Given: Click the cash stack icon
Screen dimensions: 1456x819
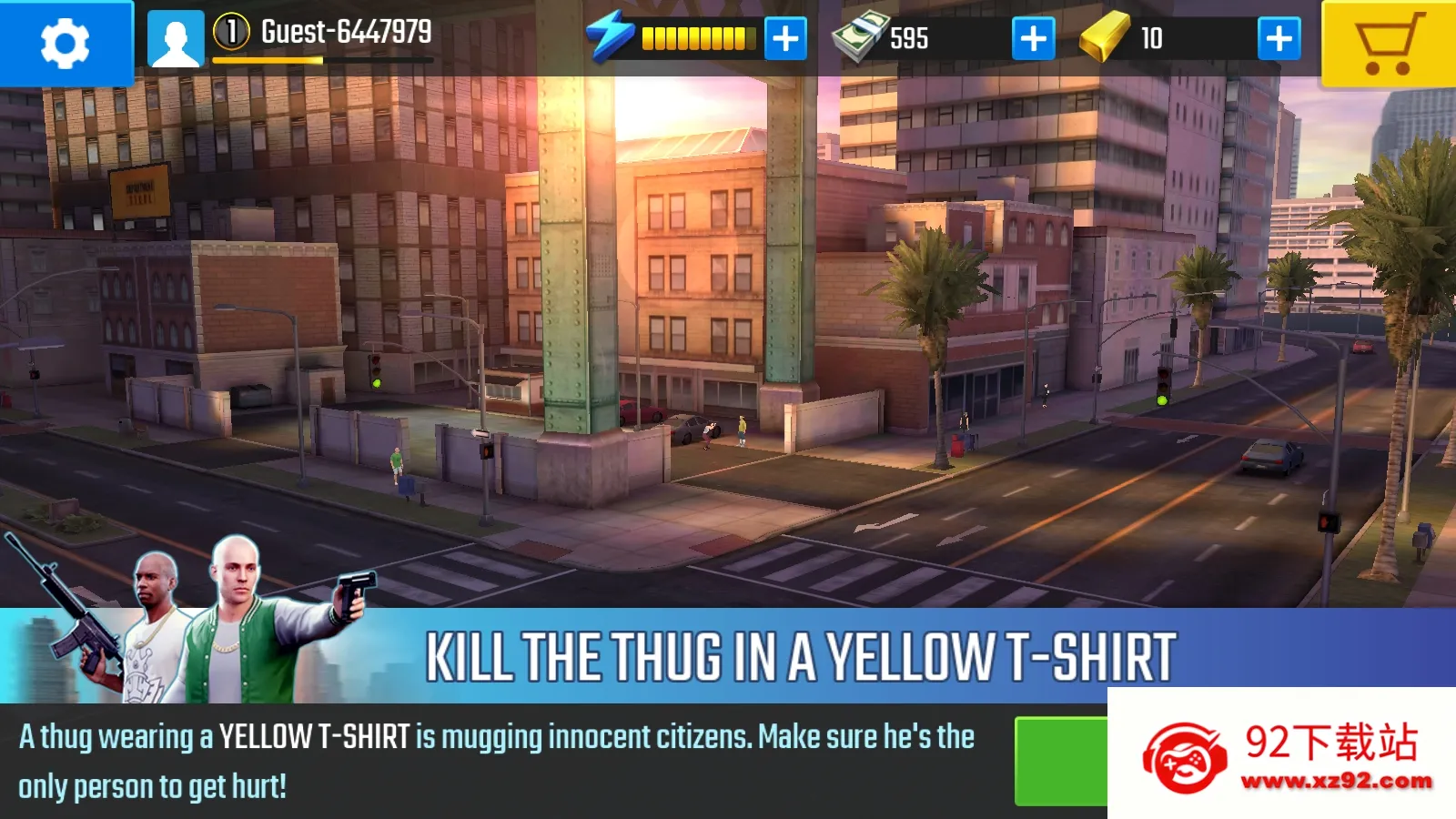Looking at the screenshot, I should 862,37.
